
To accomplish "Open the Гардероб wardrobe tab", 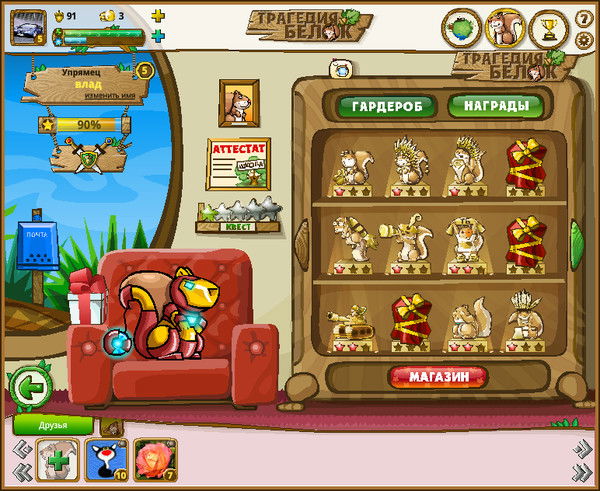I will (386, 106).
